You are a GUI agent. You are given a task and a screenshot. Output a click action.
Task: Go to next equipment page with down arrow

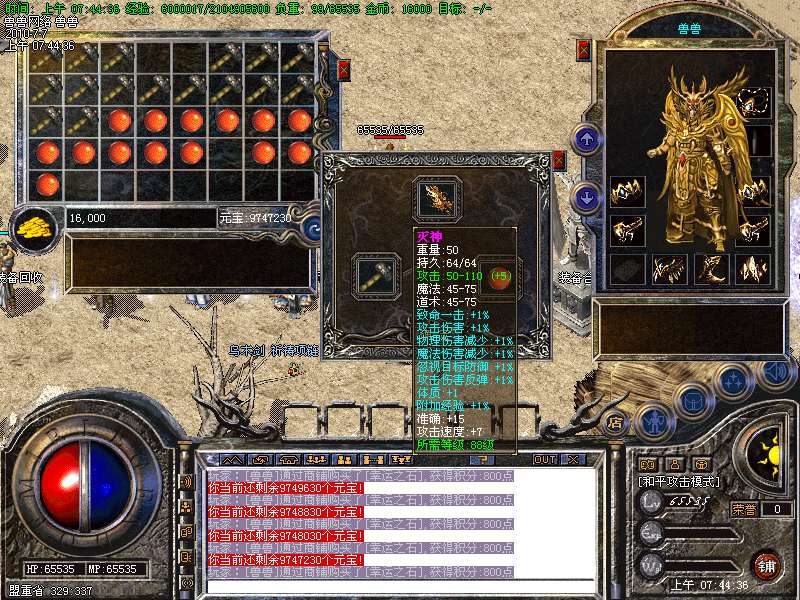[589, 198]
